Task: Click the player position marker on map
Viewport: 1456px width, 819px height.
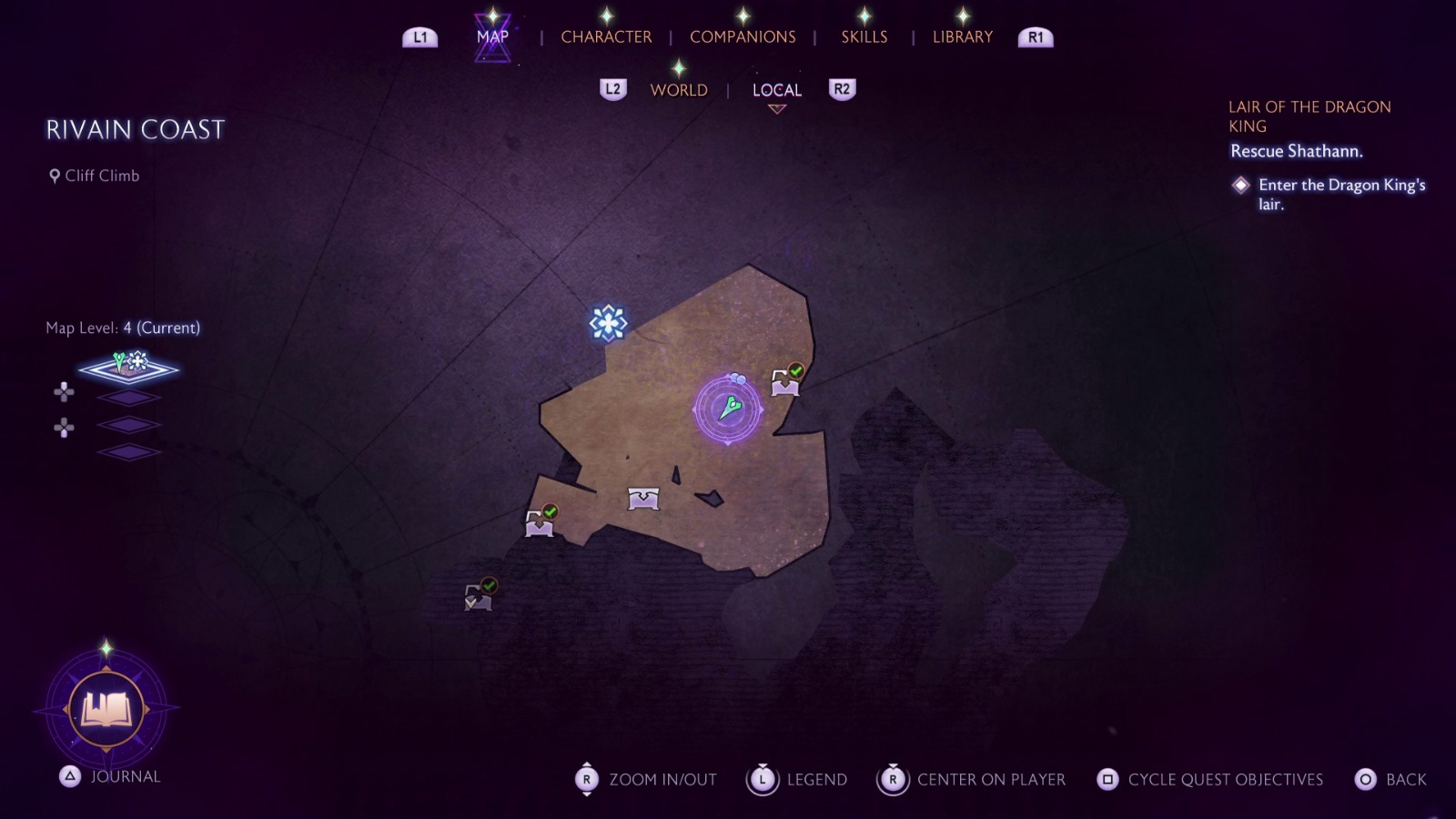Action: point(728,409)
